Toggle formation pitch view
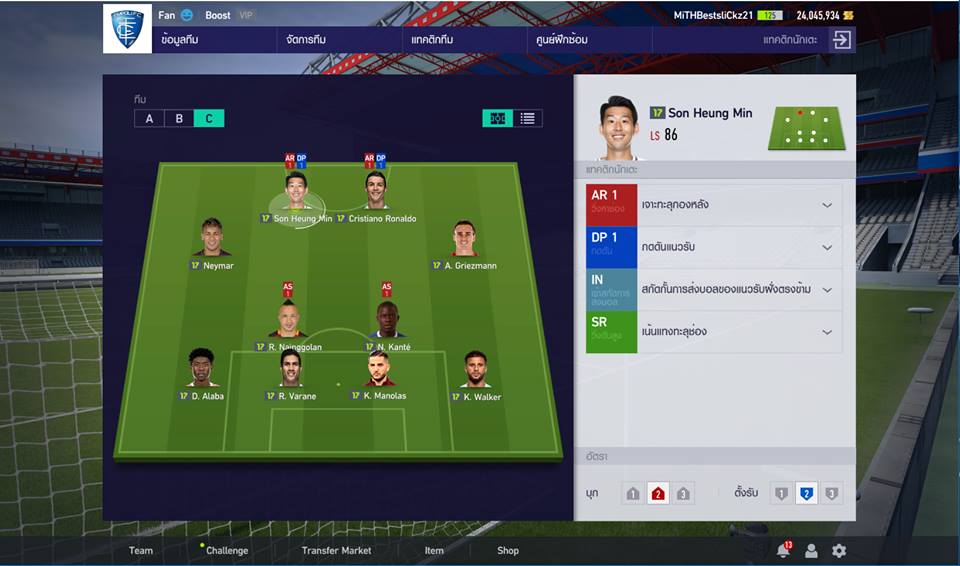The width and height of the screenshot is (960, 566). [497, 118]
